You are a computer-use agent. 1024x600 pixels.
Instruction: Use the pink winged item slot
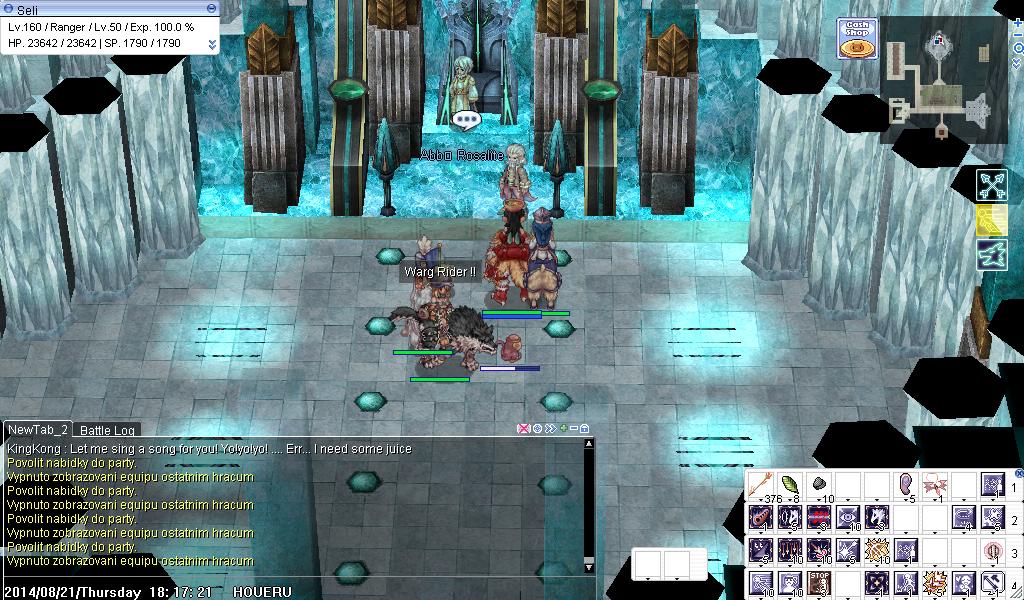point(935,485)
